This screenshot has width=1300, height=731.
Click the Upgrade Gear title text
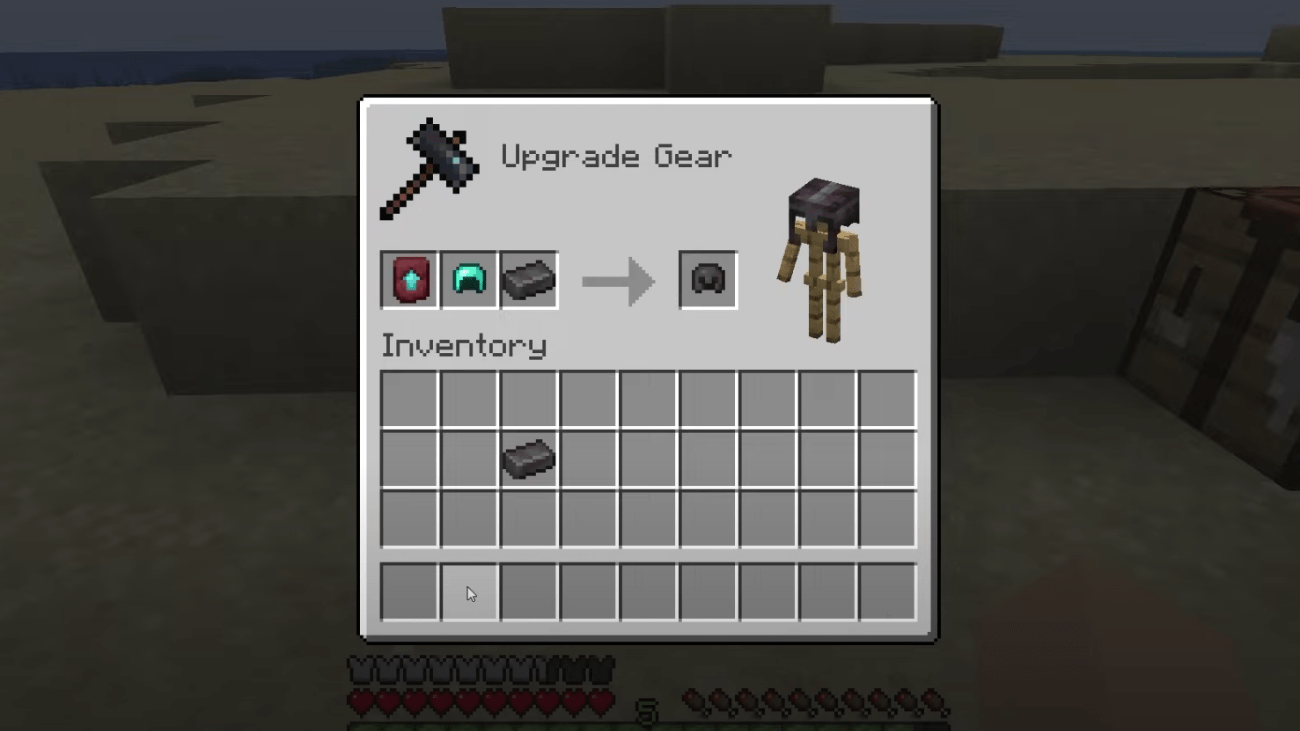pos(616,156)
